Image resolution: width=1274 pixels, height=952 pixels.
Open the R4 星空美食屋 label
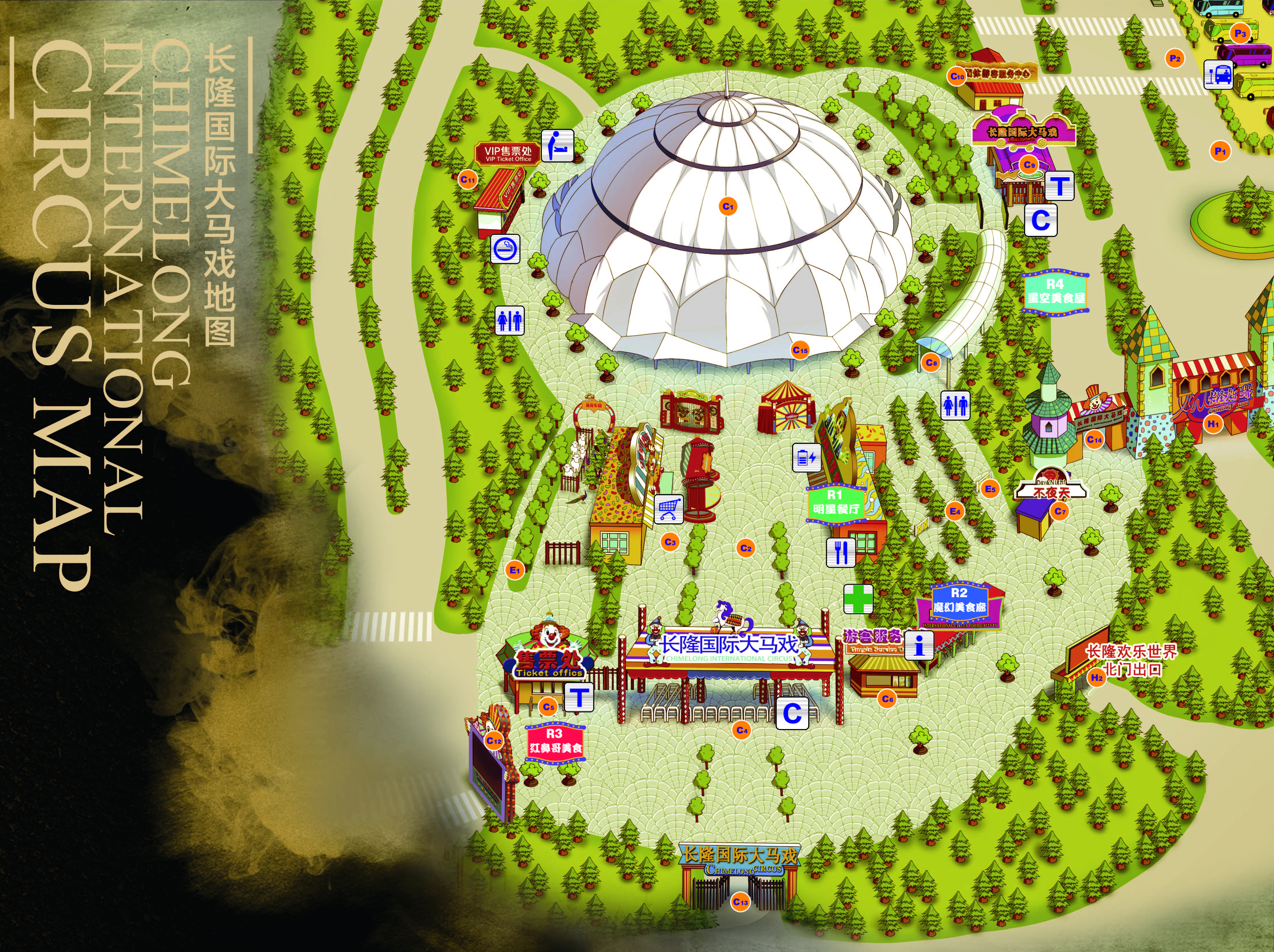point(1056,291)
